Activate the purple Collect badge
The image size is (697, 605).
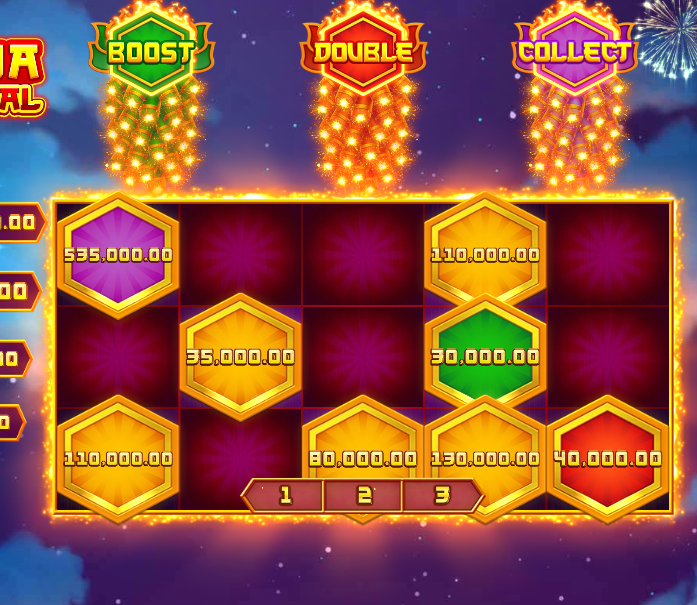point(575,51)
